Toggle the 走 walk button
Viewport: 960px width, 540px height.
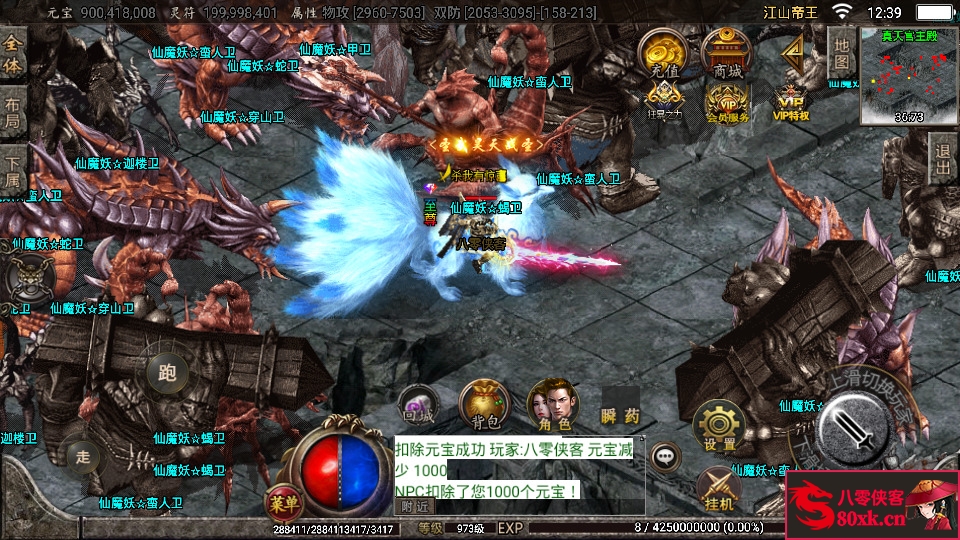click(83, 457)
